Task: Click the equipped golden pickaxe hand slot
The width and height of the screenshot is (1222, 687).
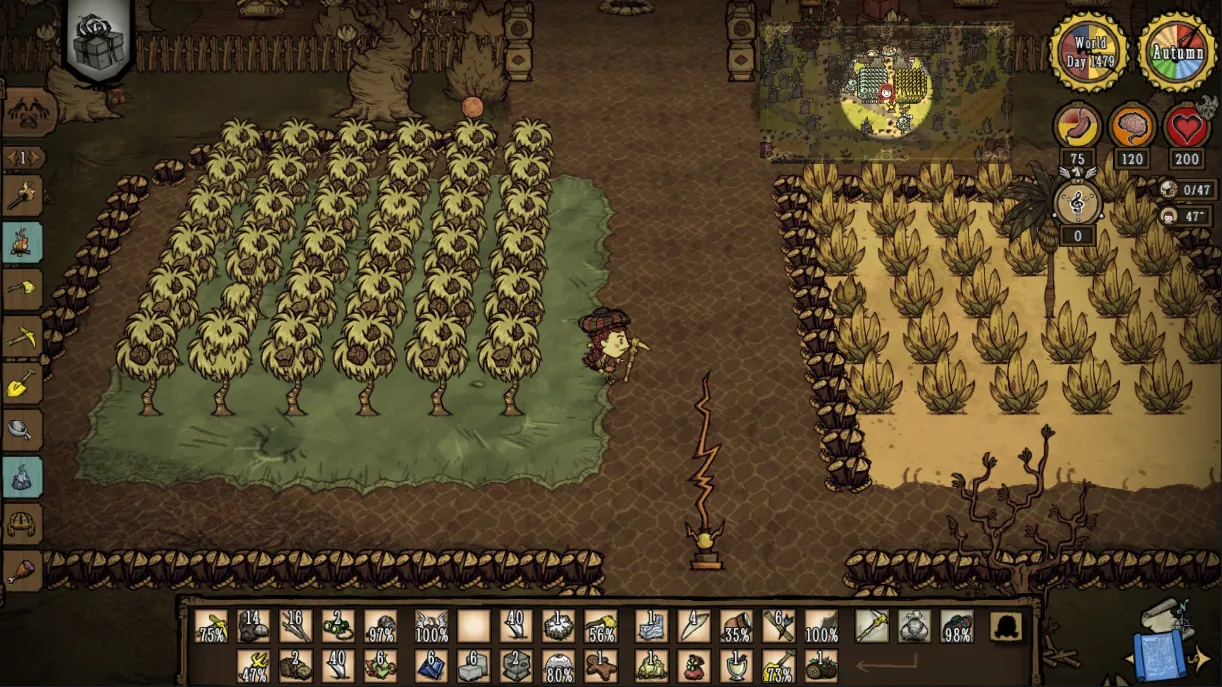Action: 872,626
